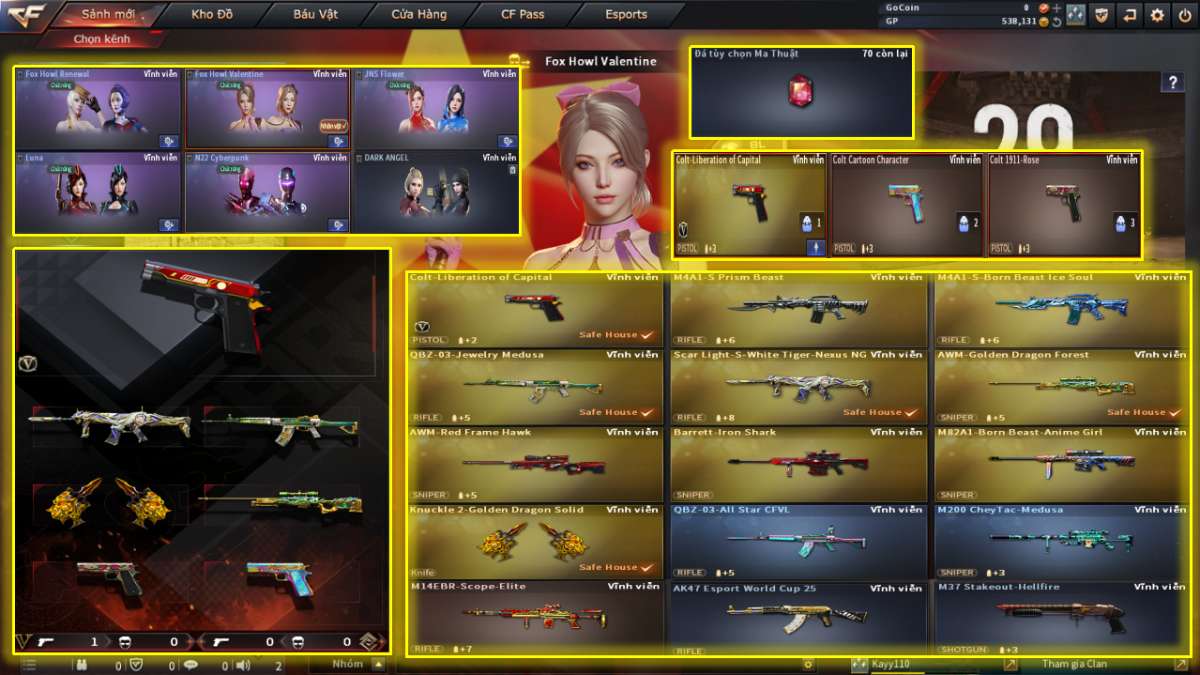The height and width of the screenshot is (675, 1200).
Task: Open the CF Pass tab
Action: 522,15
